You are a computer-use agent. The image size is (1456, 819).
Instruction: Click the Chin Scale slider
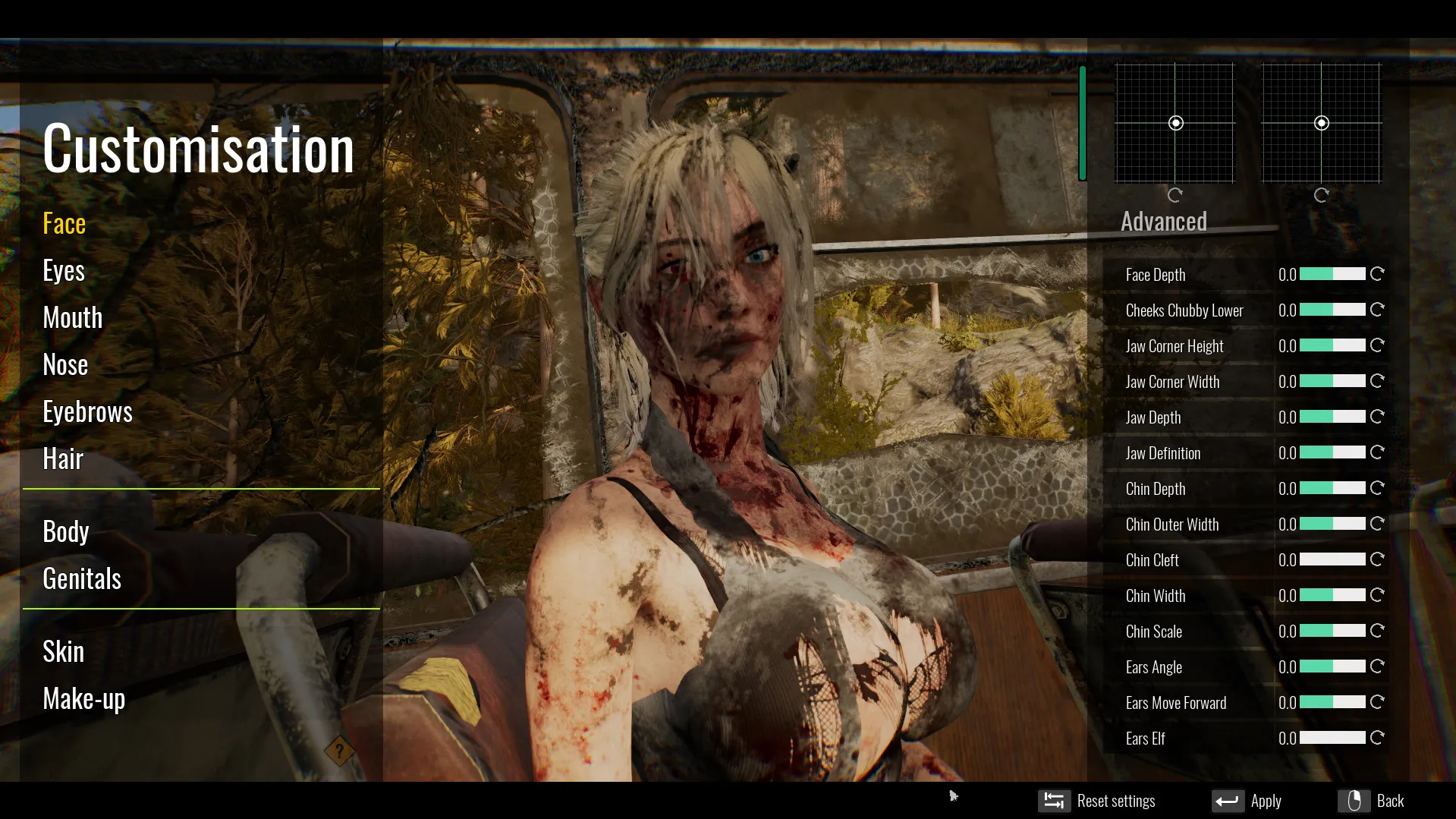click(x=1332, y=631)
